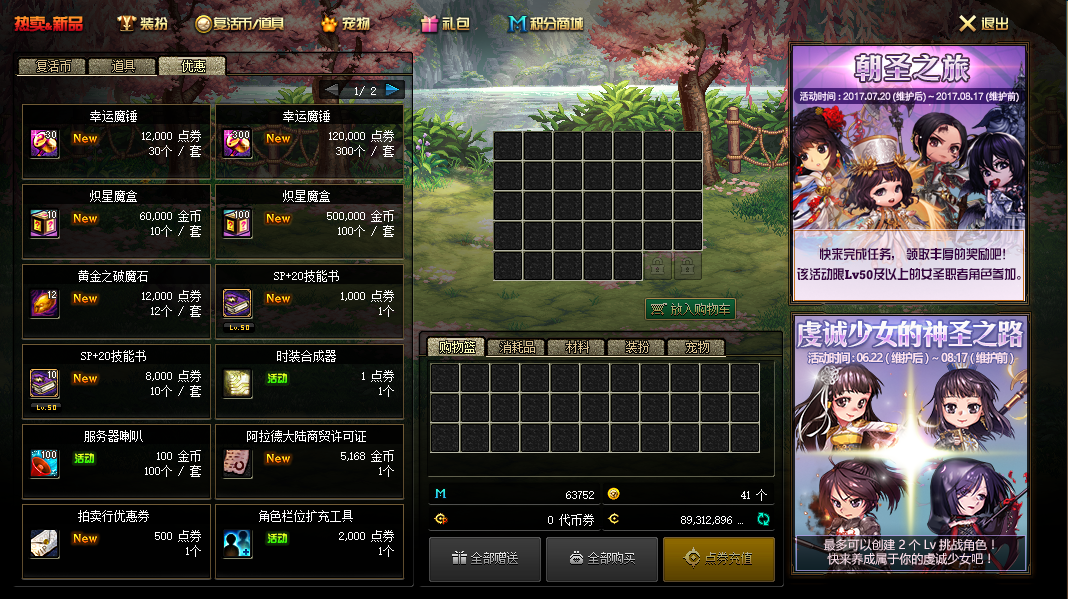Screen dimensions: 1068x599
Task: Open the 积分商城 points mall
Action: point(546,23)
